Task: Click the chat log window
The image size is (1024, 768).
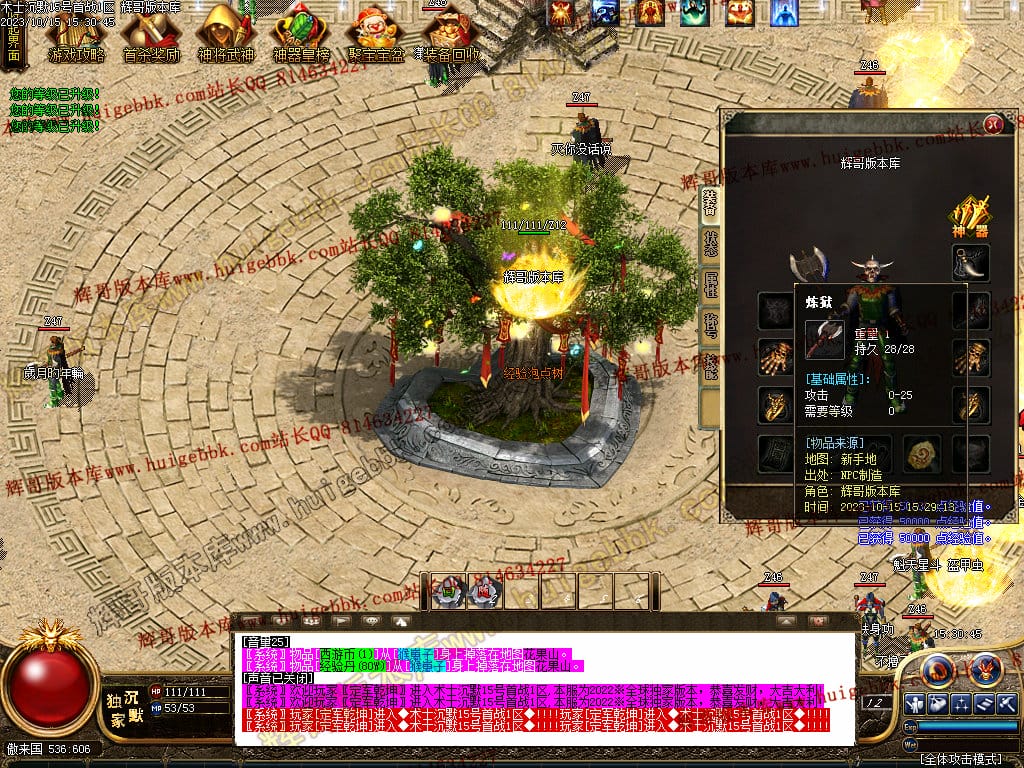Action: [x=545, y=688]
